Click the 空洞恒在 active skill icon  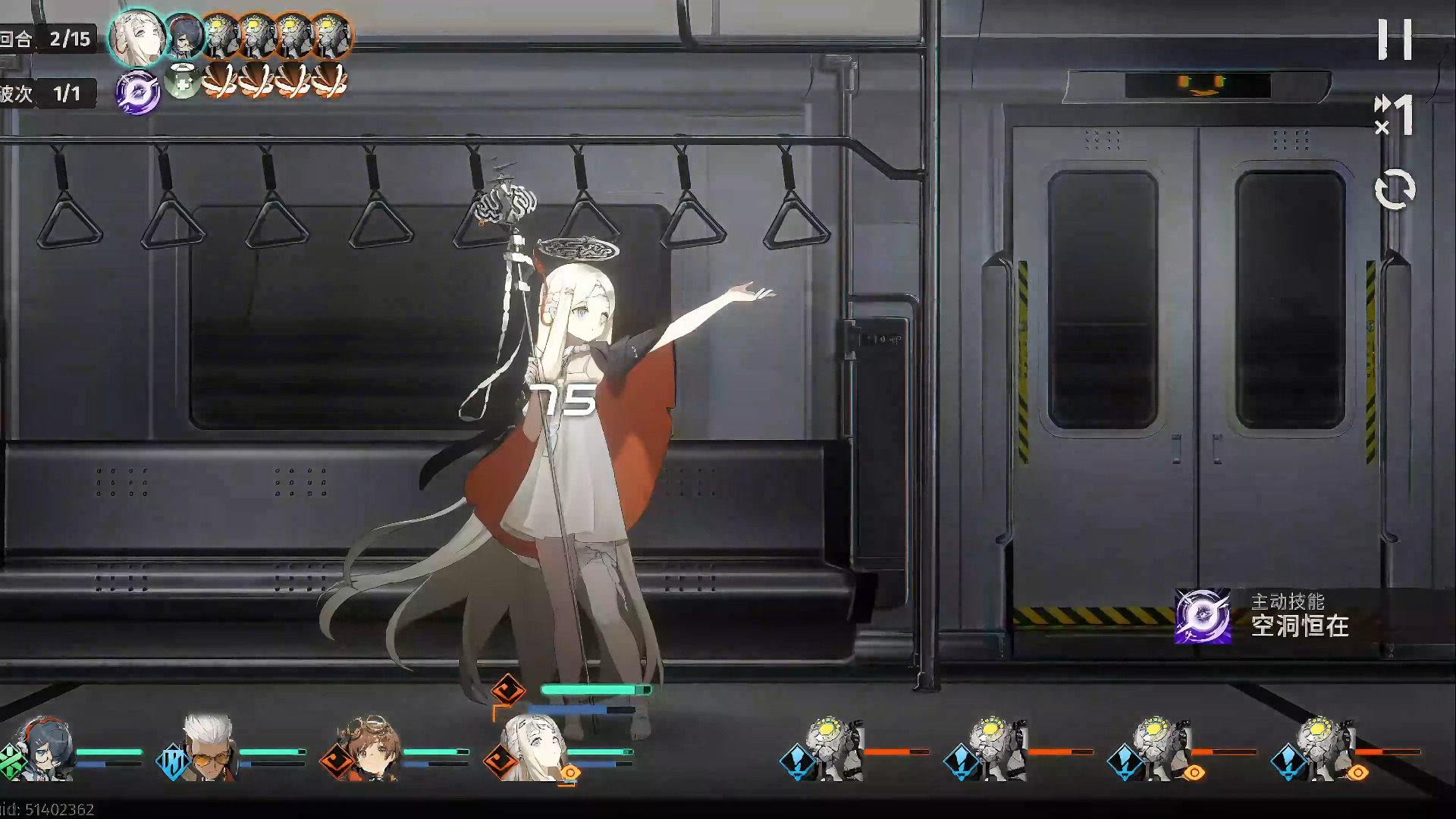(1203, 616)
